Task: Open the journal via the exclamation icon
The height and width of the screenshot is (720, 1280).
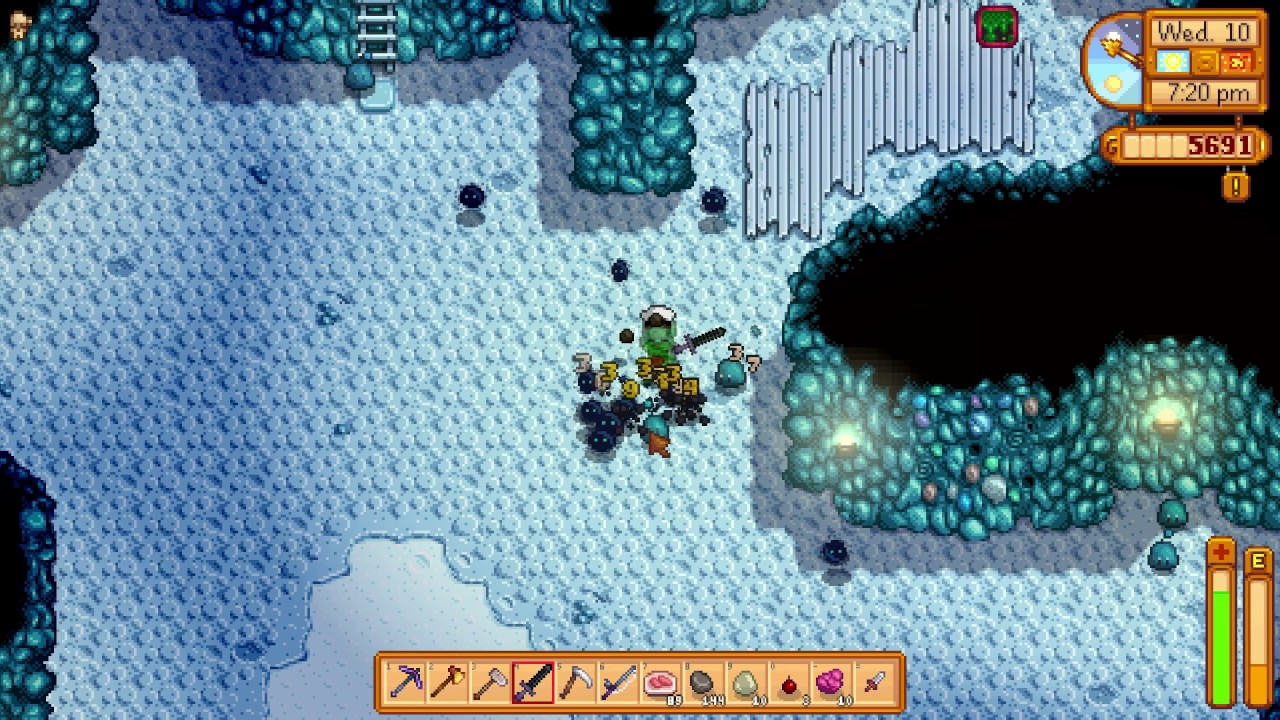Action: [x=1234, y=185]
